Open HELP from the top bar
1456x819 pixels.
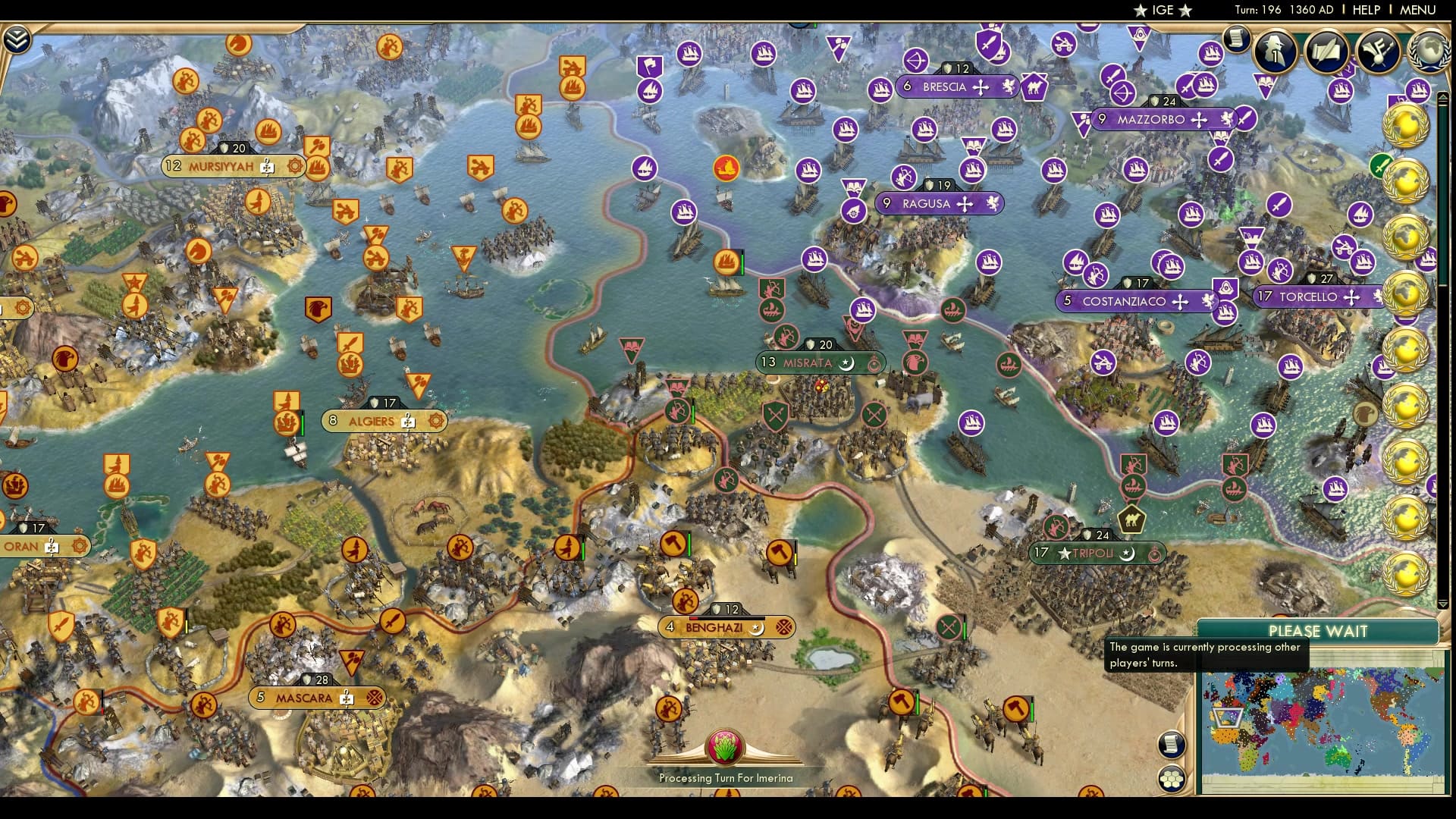(1364, 11)
